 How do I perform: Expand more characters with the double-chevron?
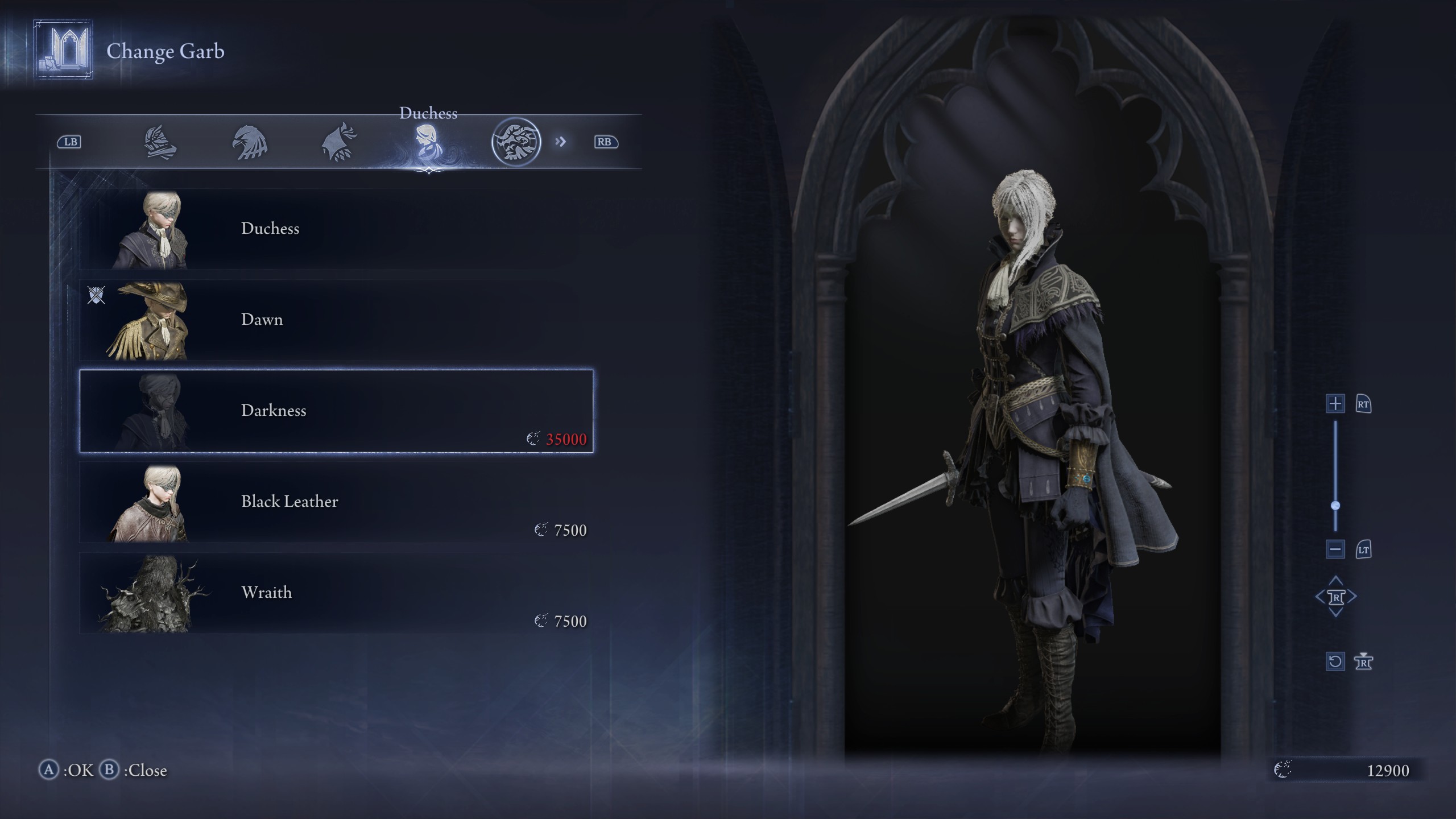click(562, 142)
